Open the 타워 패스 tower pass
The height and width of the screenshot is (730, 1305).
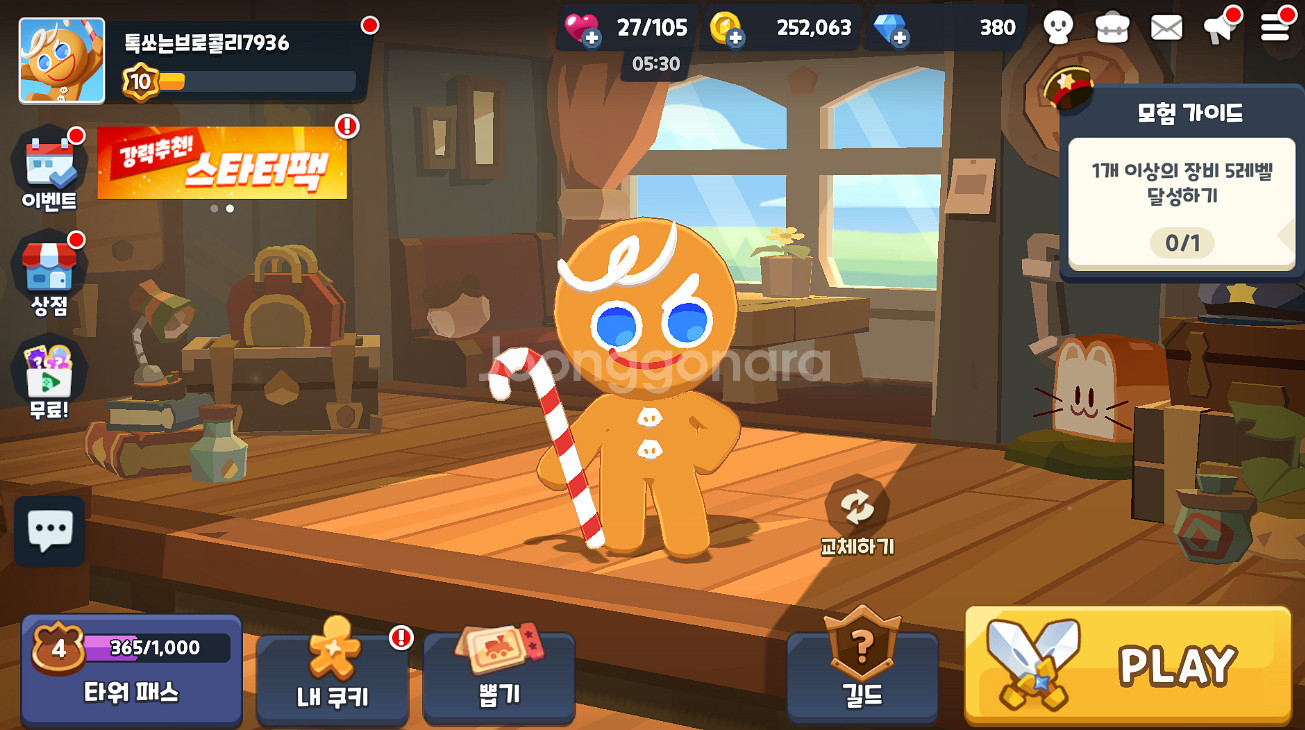tap(131, 670)
